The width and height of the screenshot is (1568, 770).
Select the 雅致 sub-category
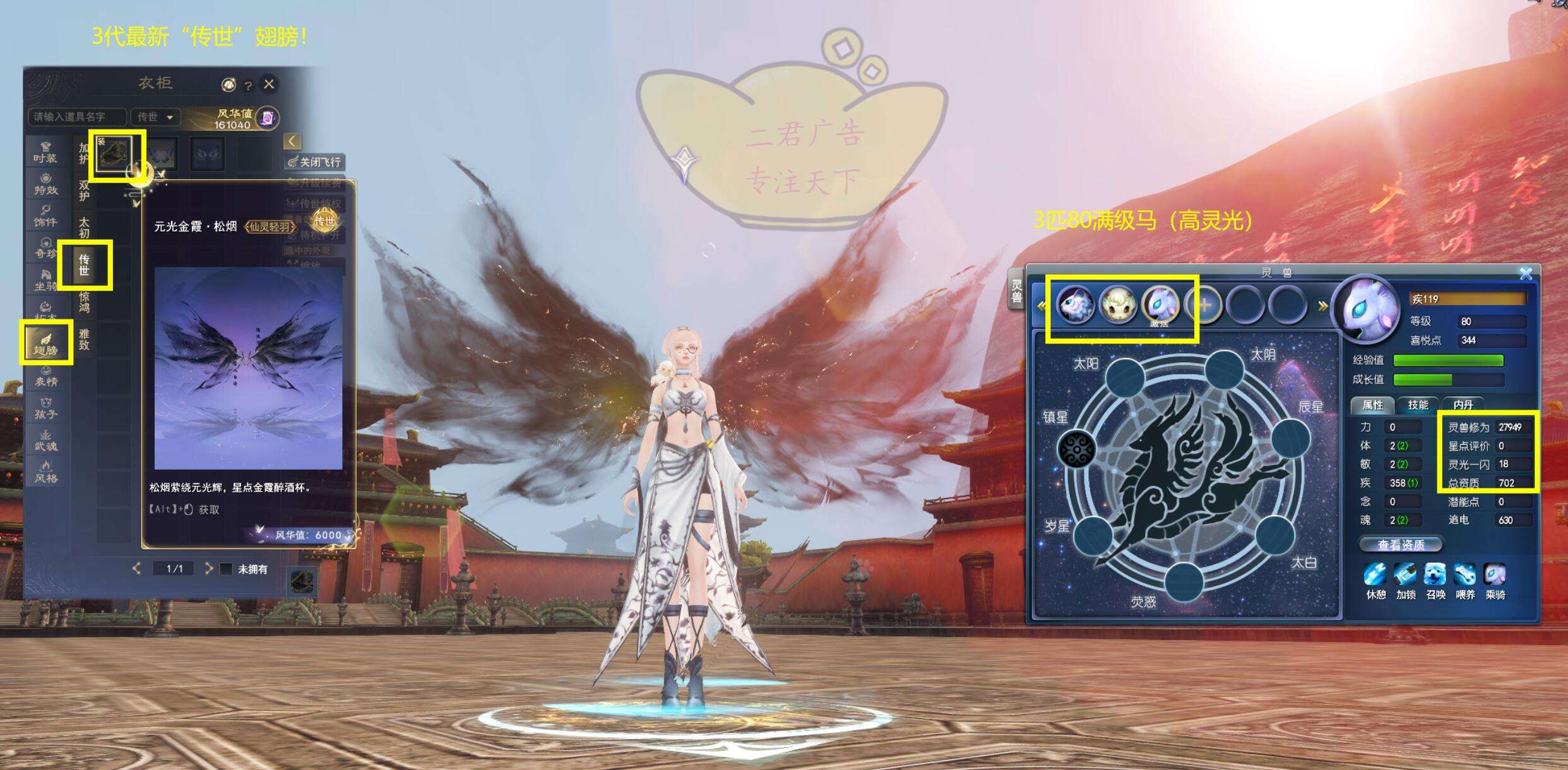85,339
